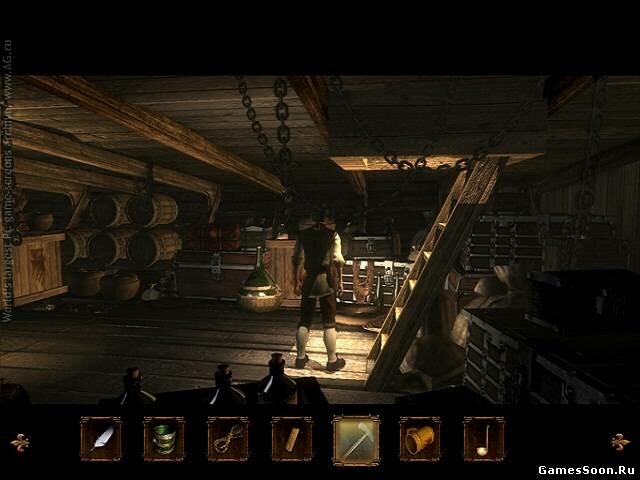This screenshot has height=480, width=640.
Task: Select the yellow mug inventory item
Action: click(420, 438)
